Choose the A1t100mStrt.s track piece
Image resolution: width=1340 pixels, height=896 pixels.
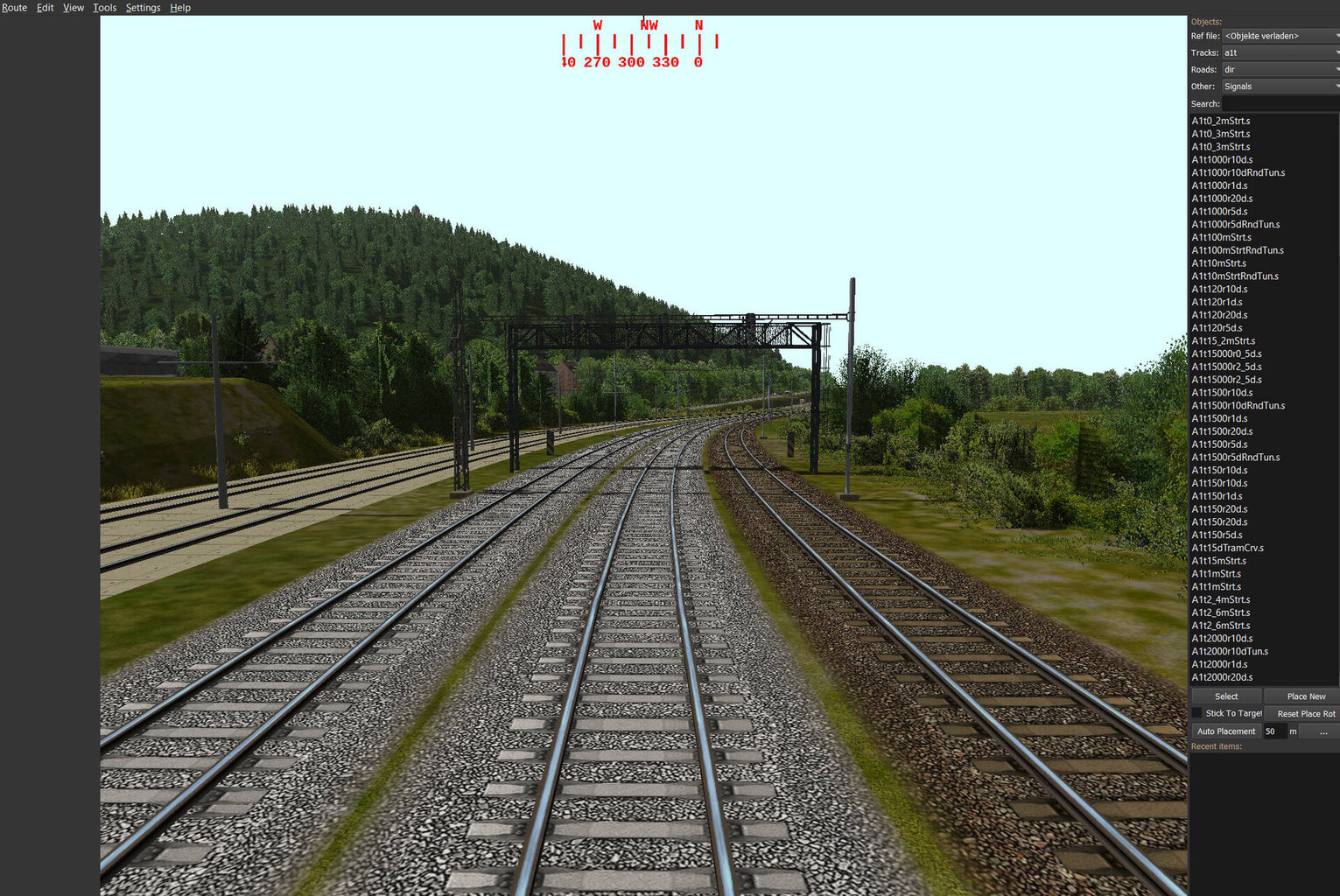[1222, 237]
